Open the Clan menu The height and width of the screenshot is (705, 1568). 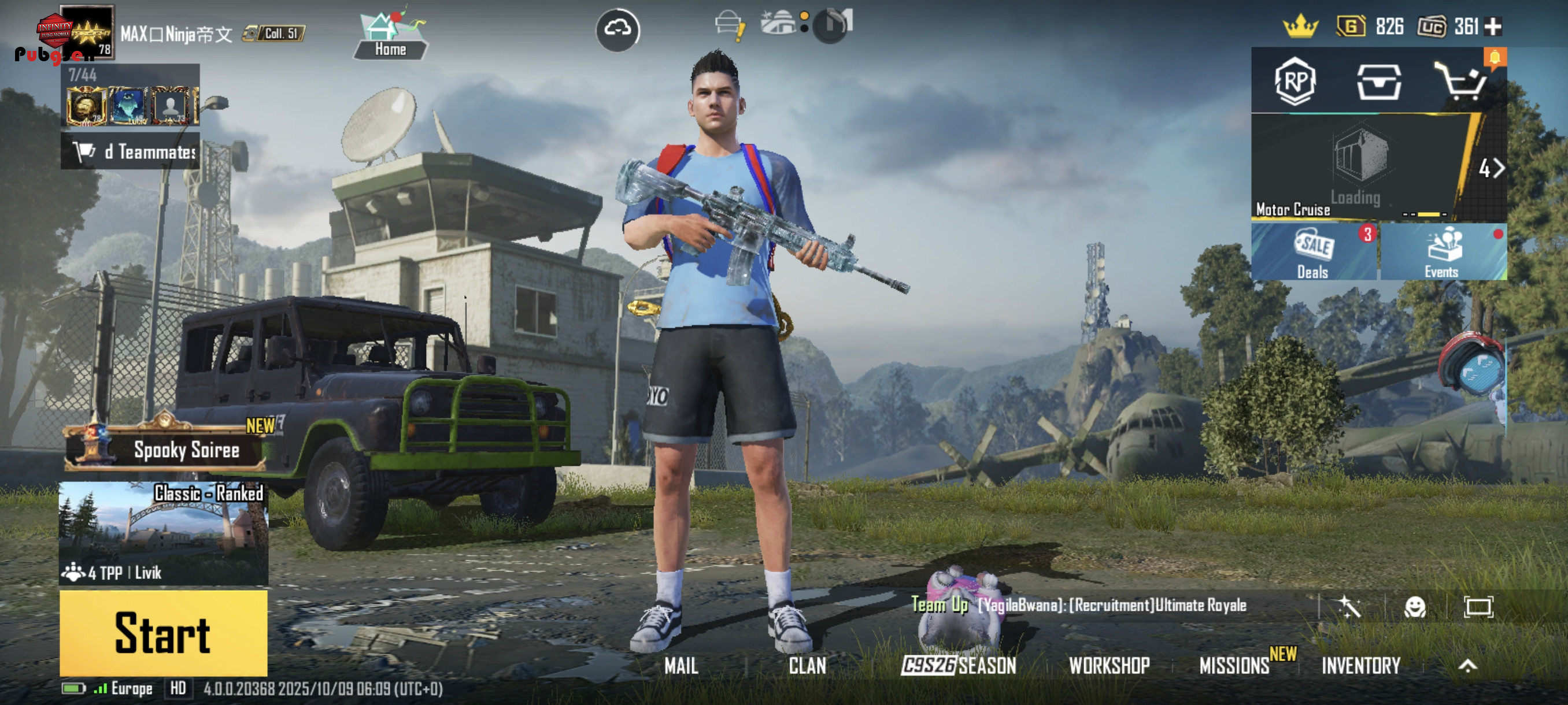pos(807,666)
